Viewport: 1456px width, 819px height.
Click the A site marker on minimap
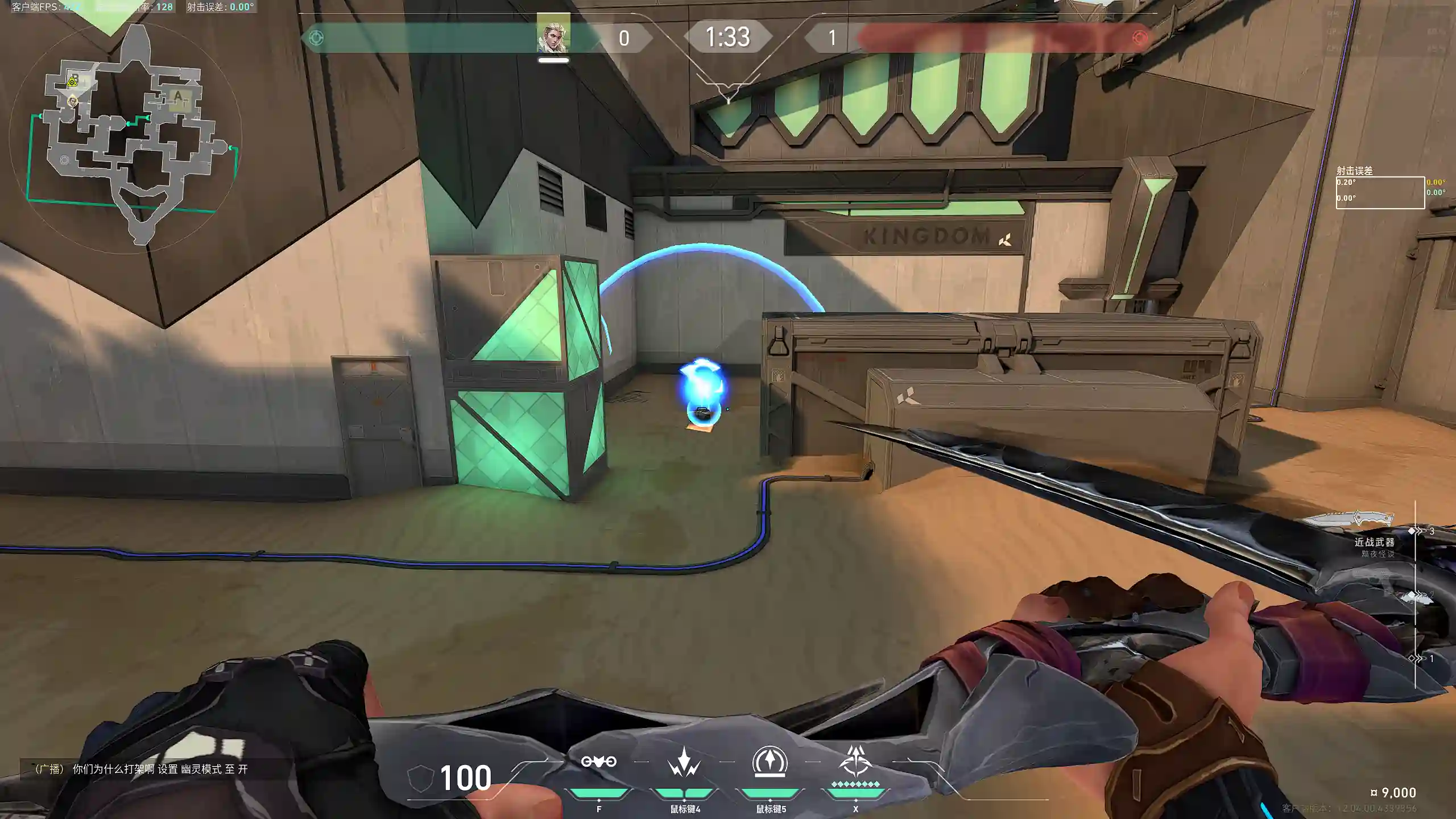(178, 96)
